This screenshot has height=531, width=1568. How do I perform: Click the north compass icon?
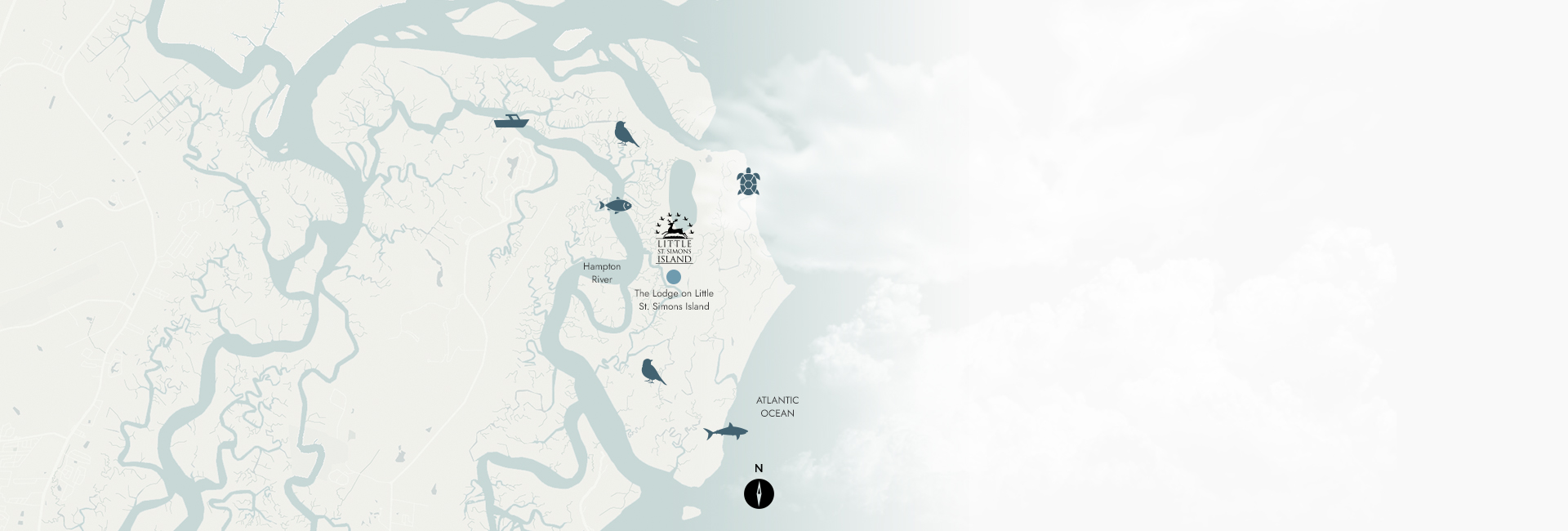tap(759, 493)
